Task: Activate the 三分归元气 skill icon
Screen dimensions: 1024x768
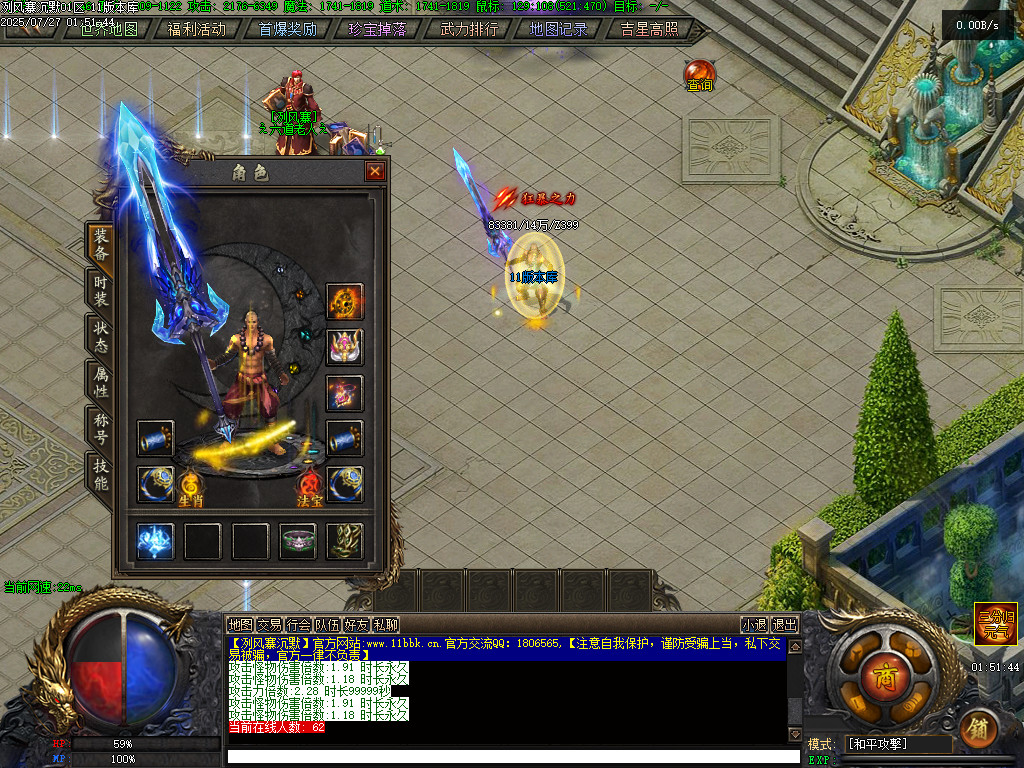Action: click(x=996, y=623)
